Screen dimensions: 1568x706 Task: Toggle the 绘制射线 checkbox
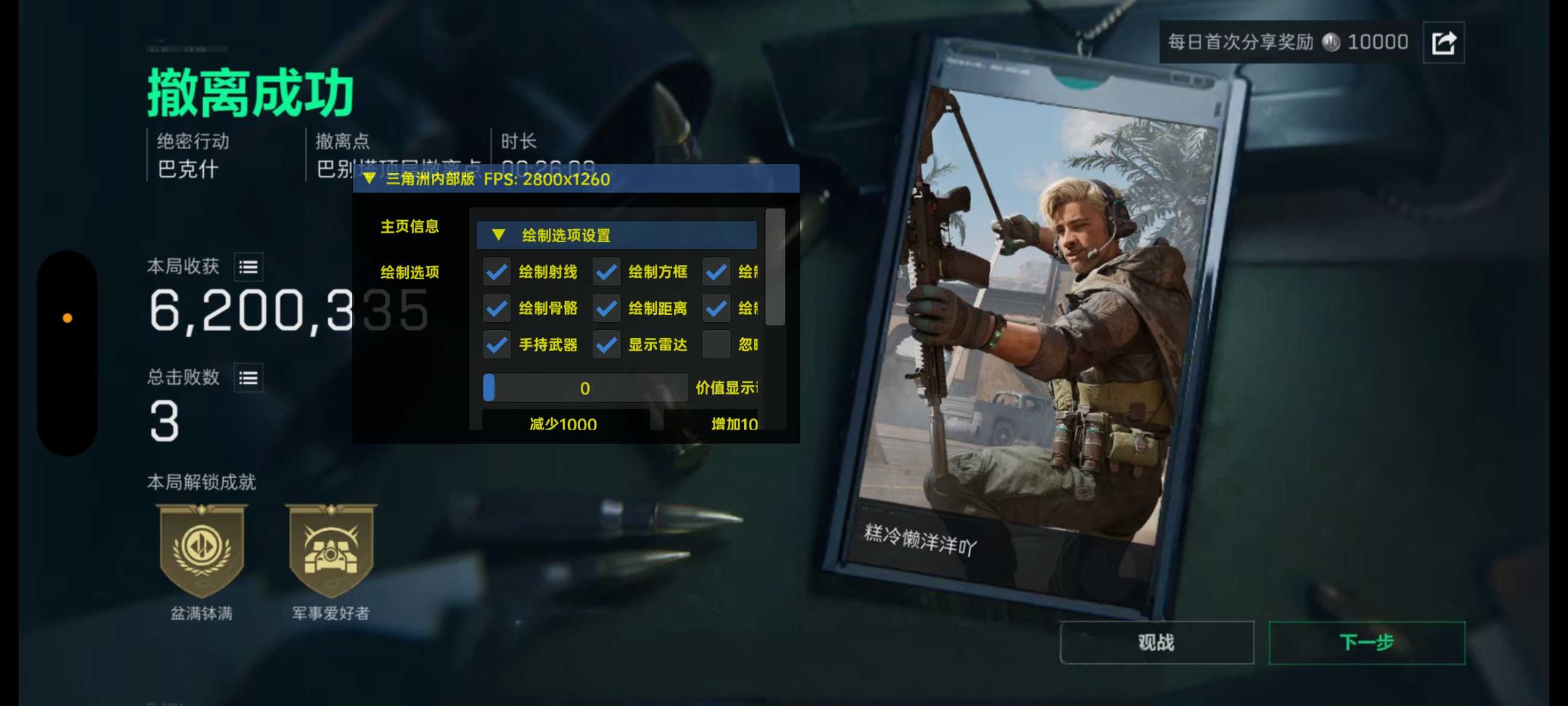click(497, 272)
